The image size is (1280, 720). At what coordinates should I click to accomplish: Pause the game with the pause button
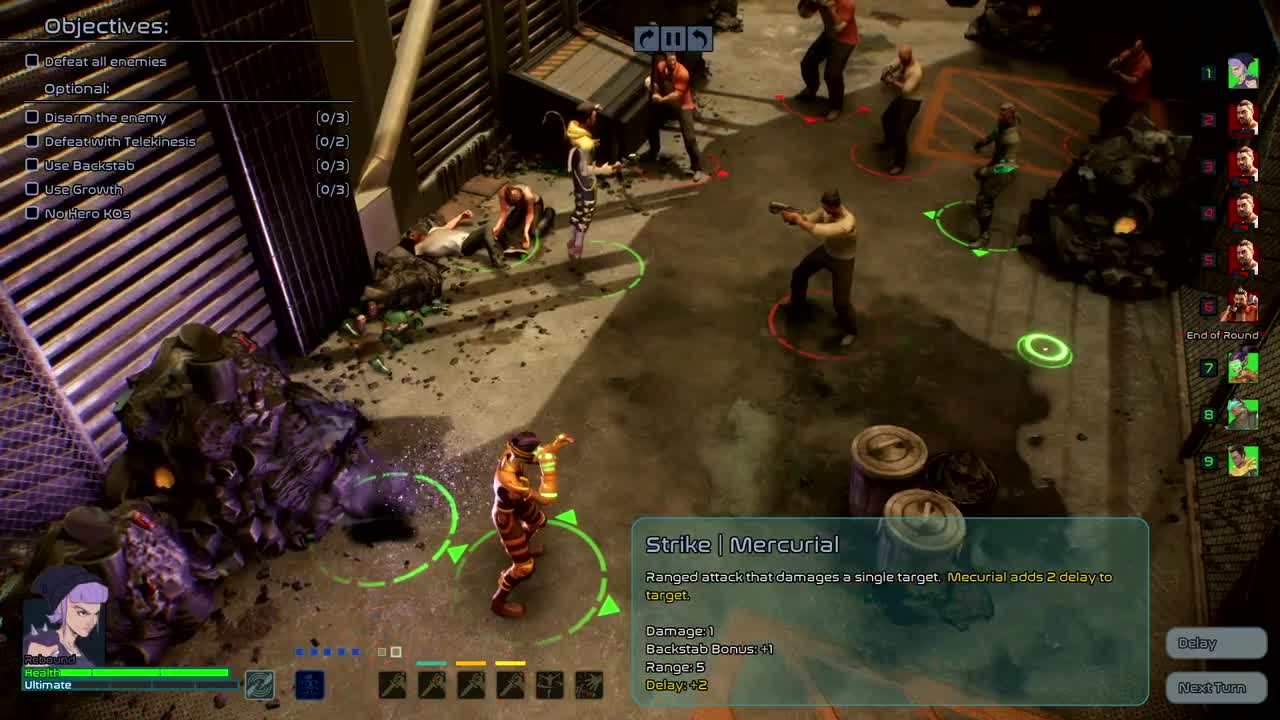click(673, 39)
